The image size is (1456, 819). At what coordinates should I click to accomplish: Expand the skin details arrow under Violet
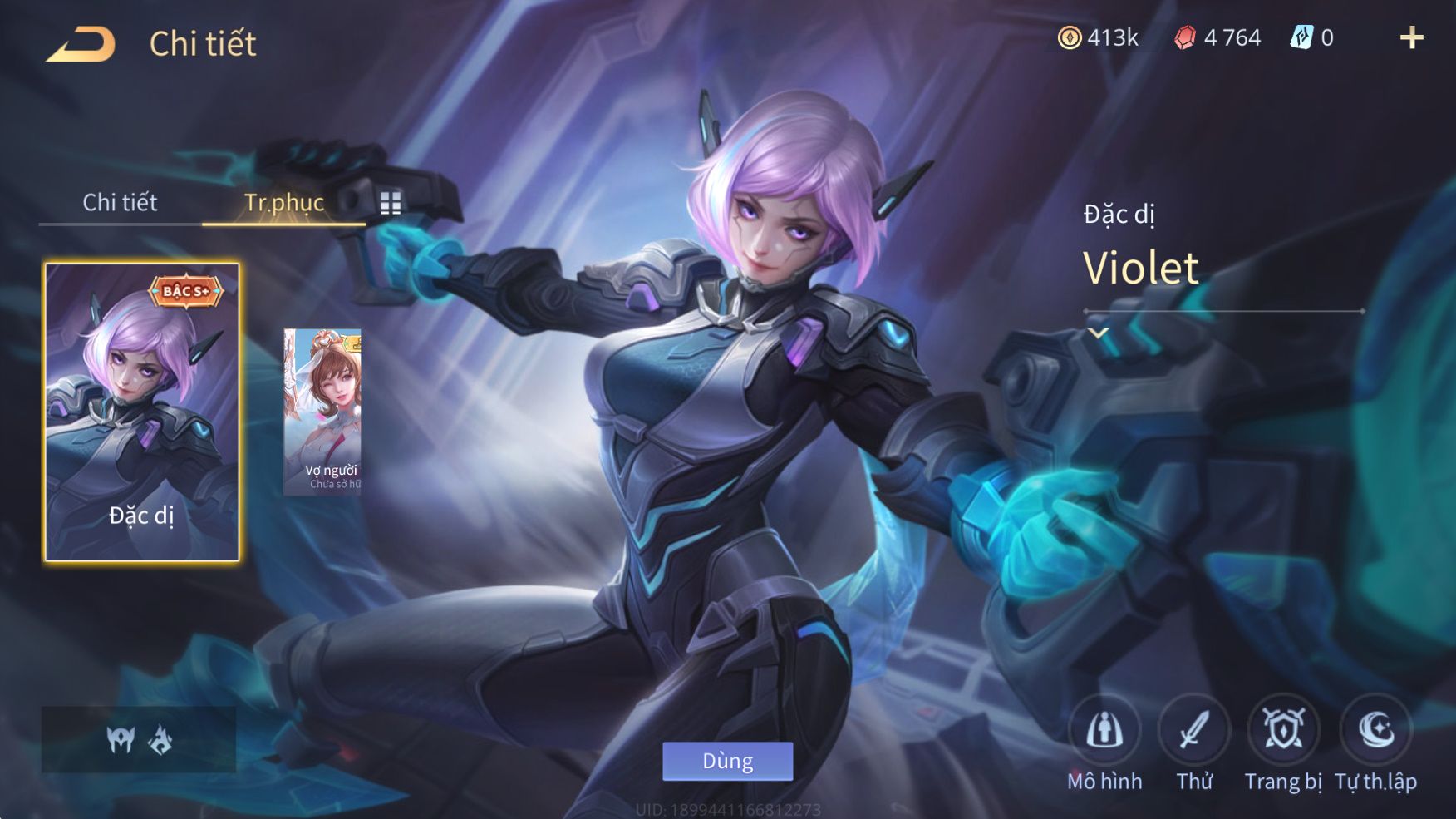pyautogui.click(x=1099, y=333)
